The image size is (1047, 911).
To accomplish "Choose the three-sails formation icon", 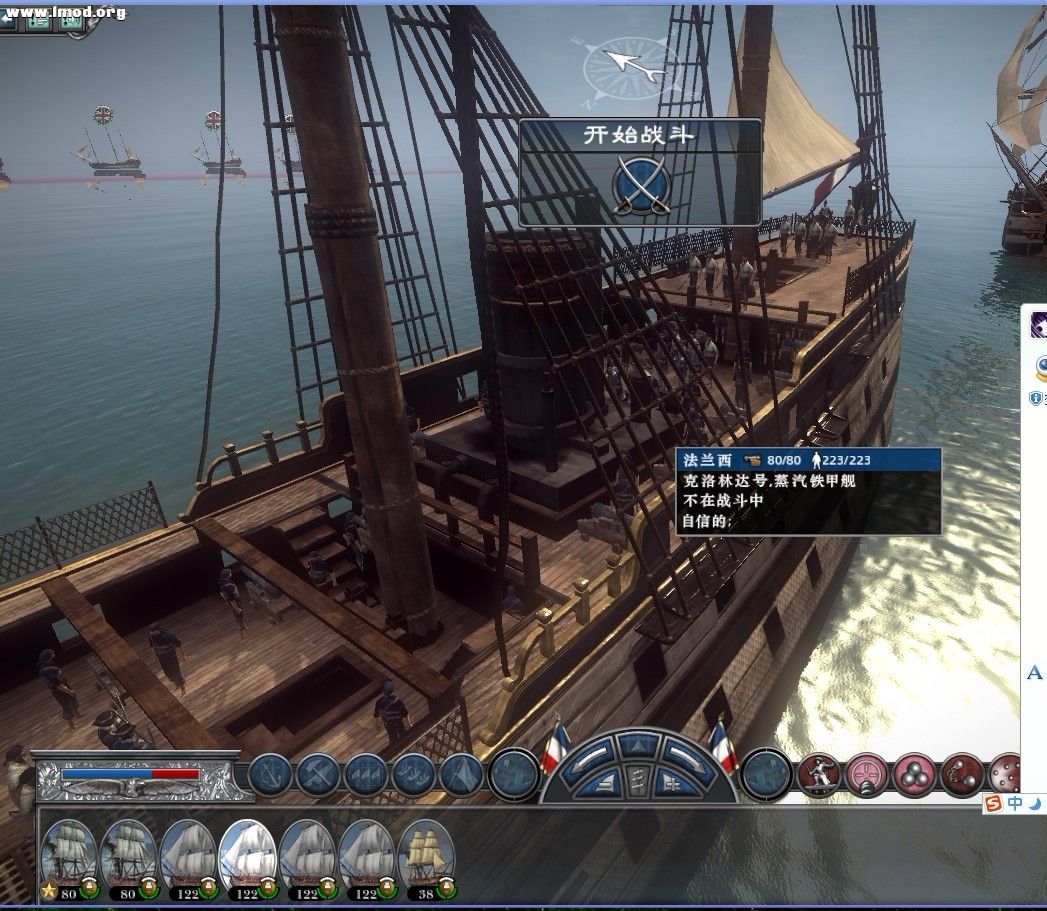I will point(365,775).
